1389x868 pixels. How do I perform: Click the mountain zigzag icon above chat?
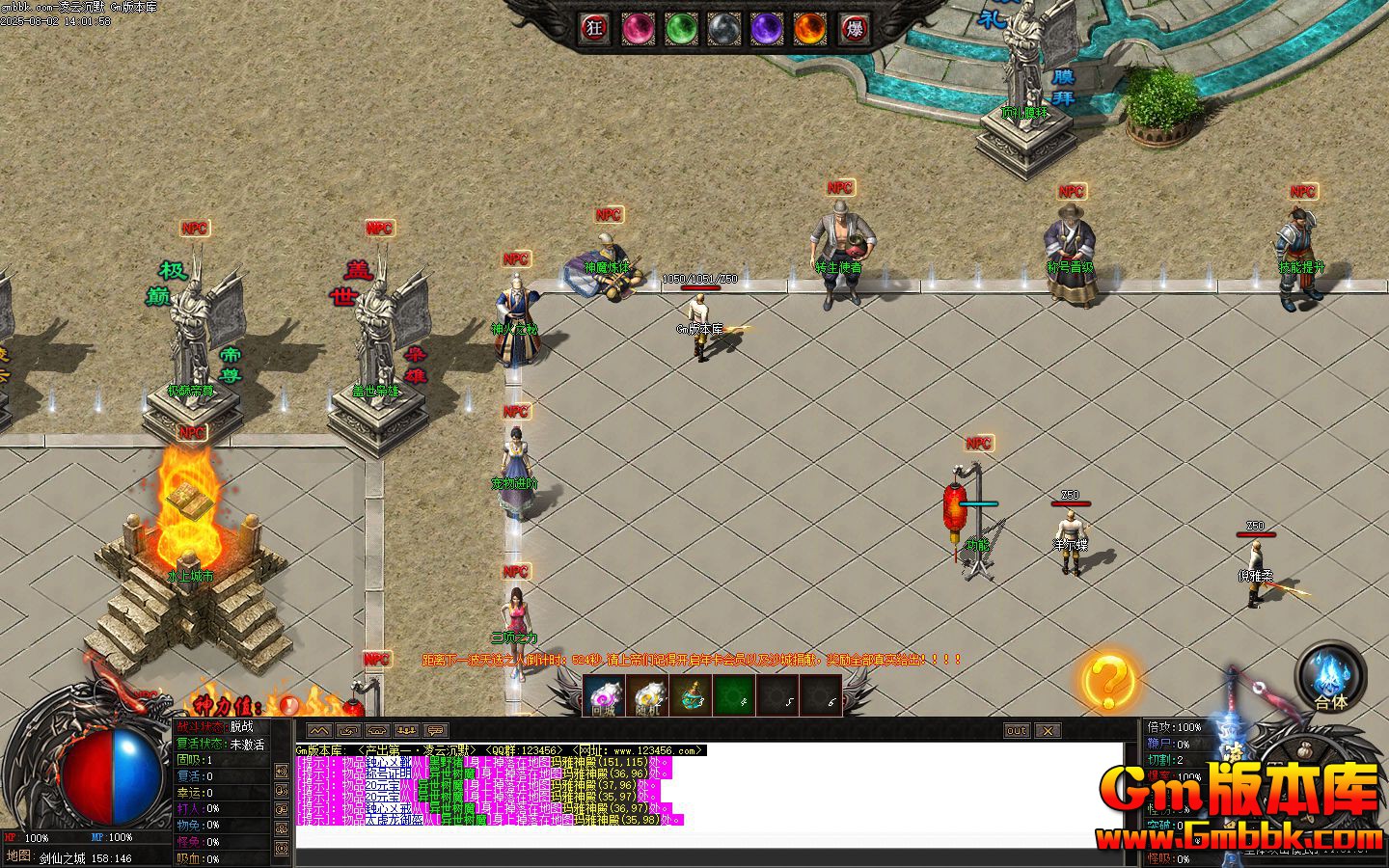point(319,731)
